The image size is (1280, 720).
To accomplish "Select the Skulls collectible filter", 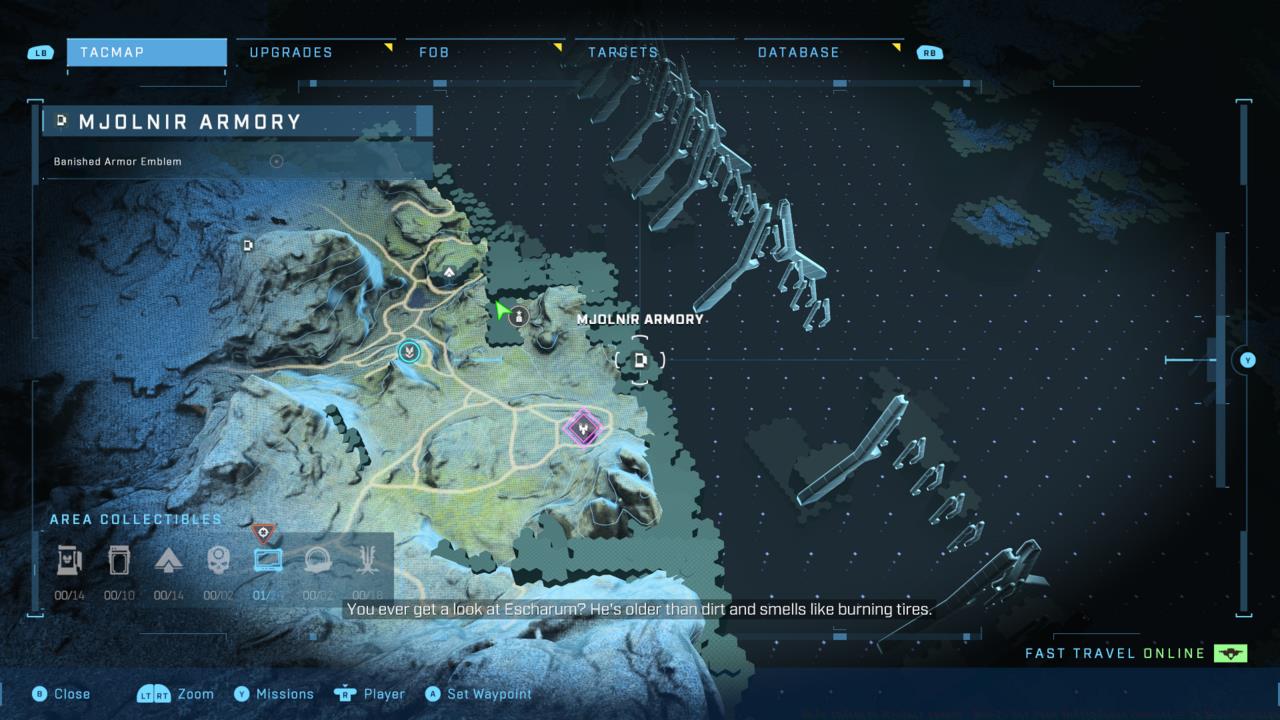I will coord(219,560).
